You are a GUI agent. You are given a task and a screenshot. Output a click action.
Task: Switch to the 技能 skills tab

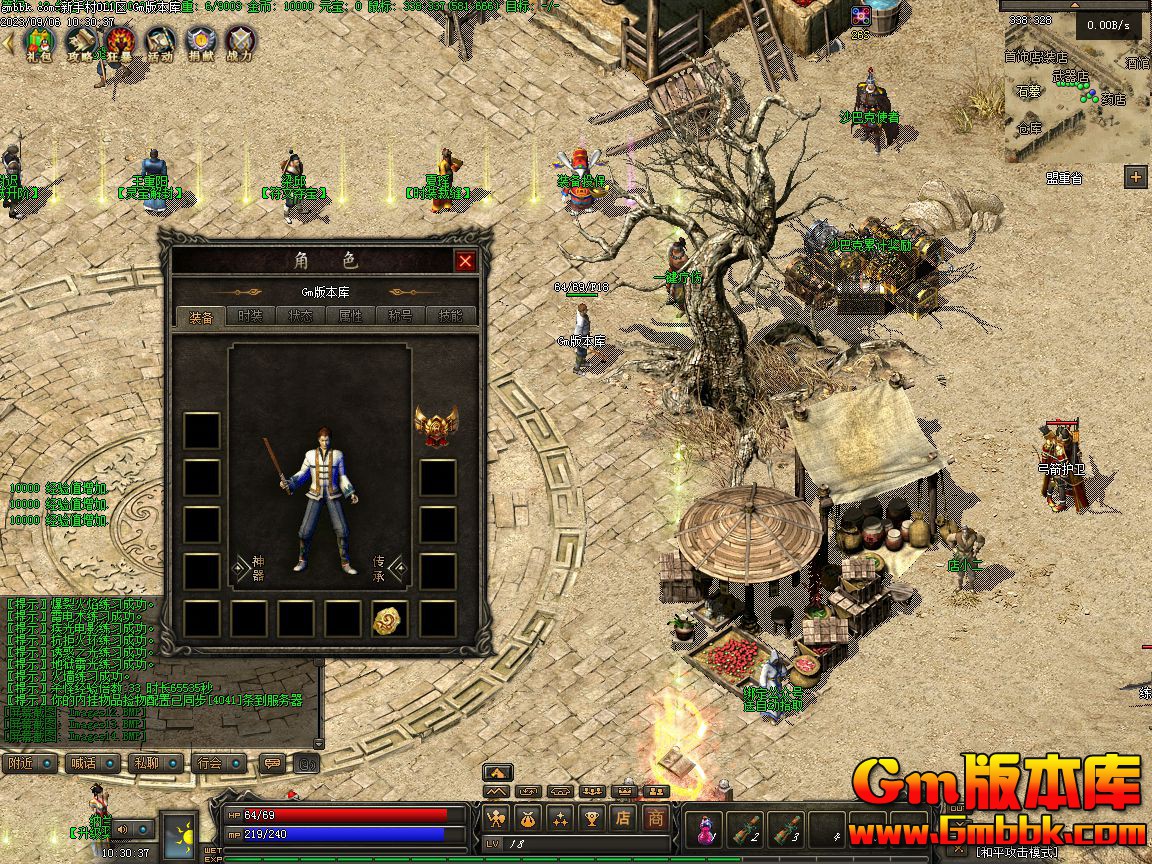tap(450, 316)
